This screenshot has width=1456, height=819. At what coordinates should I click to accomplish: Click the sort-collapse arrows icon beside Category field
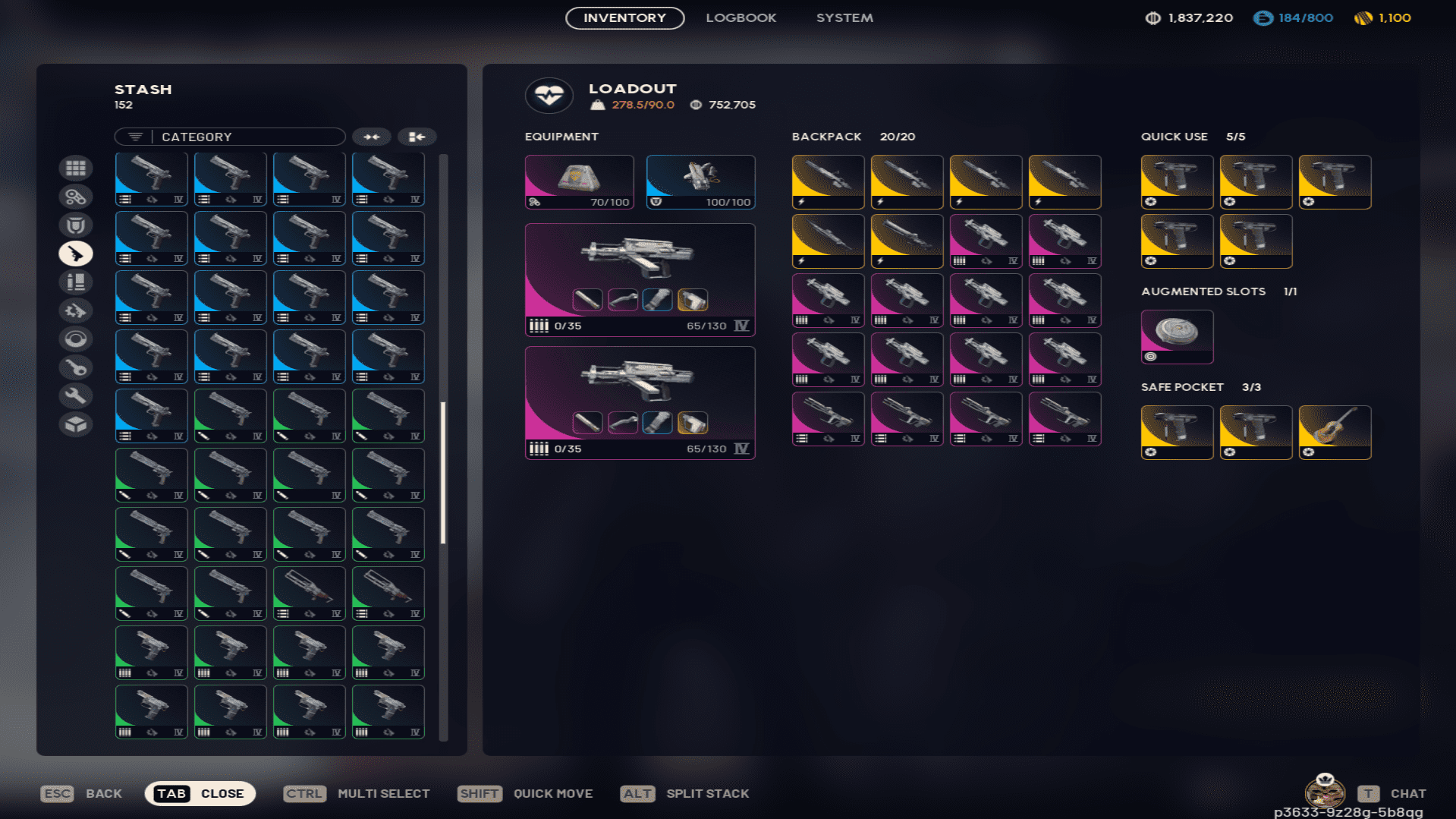tap(371, 137)
